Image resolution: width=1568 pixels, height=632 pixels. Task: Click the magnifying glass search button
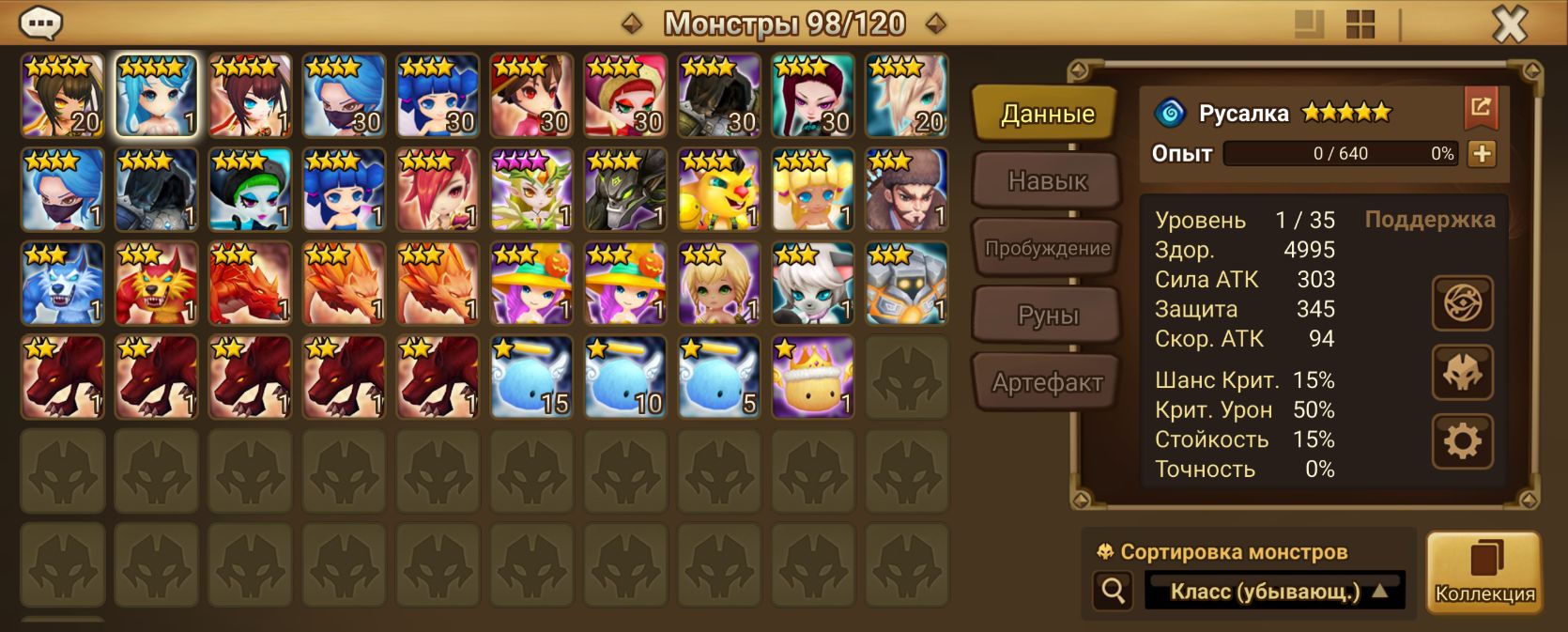pyautogui.click(x=1114, y=591)
